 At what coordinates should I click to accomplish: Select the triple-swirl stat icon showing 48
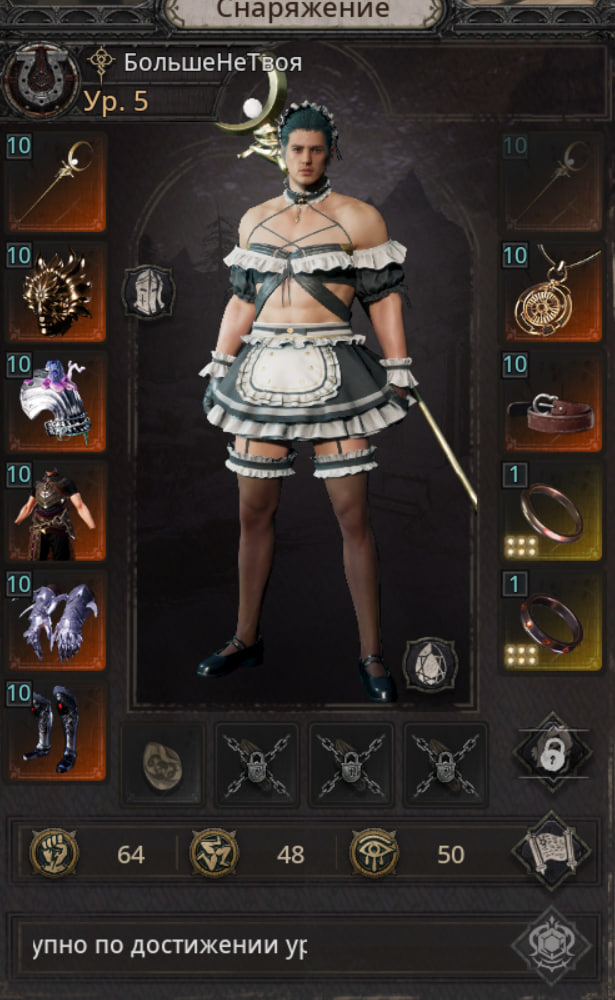click(214, 853)
